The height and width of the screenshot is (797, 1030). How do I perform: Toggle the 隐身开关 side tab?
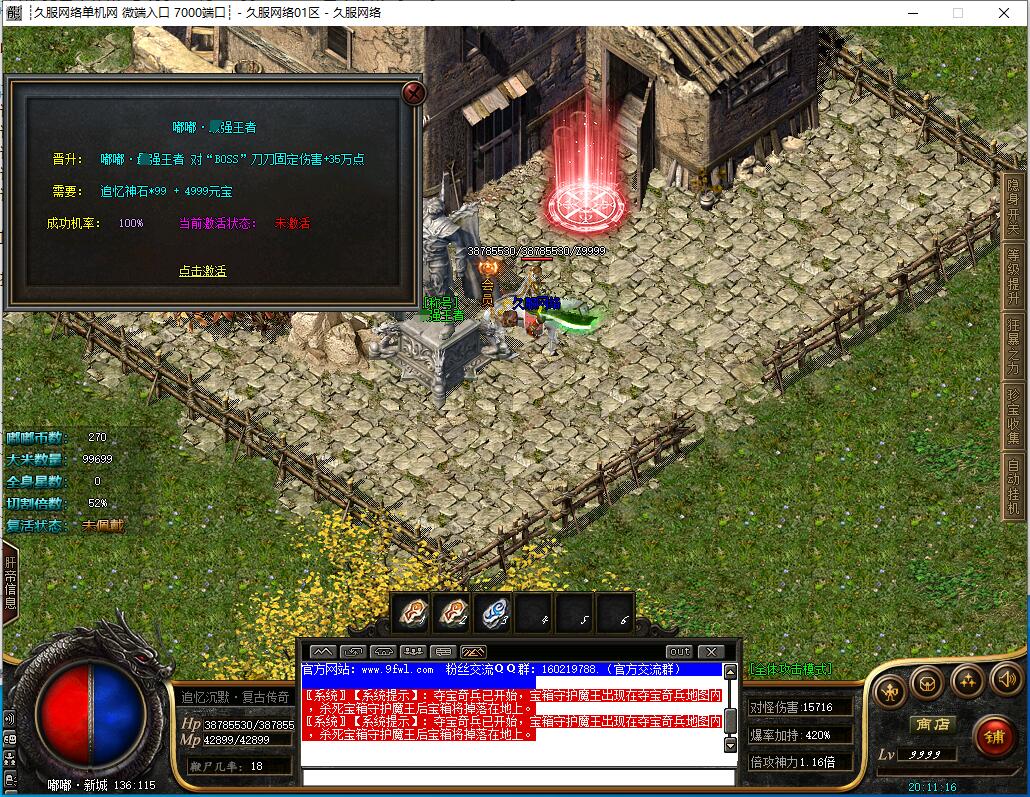(1014, 206)
